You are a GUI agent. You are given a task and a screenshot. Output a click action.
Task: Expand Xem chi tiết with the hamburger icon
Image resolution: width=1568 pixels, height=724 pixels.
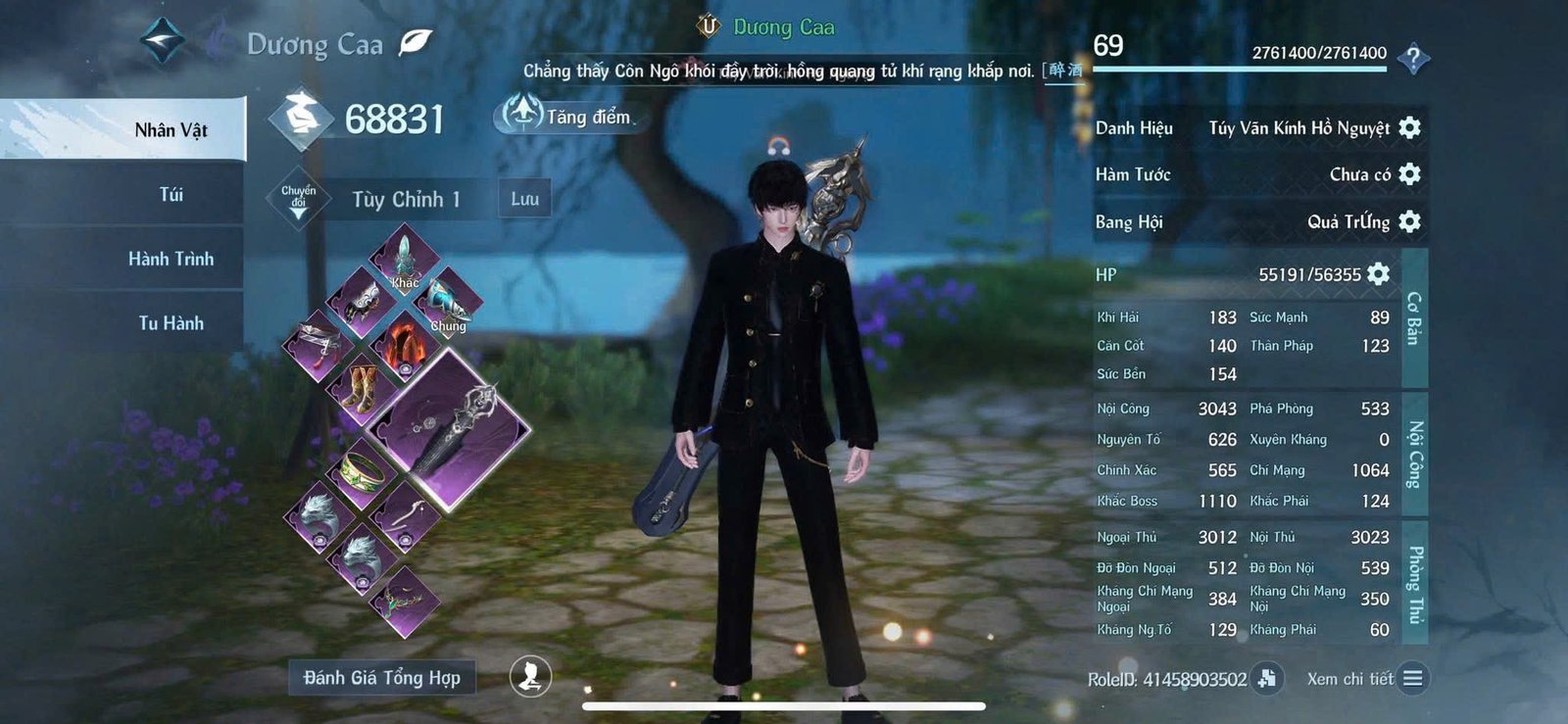click(x=1412, y=677)
